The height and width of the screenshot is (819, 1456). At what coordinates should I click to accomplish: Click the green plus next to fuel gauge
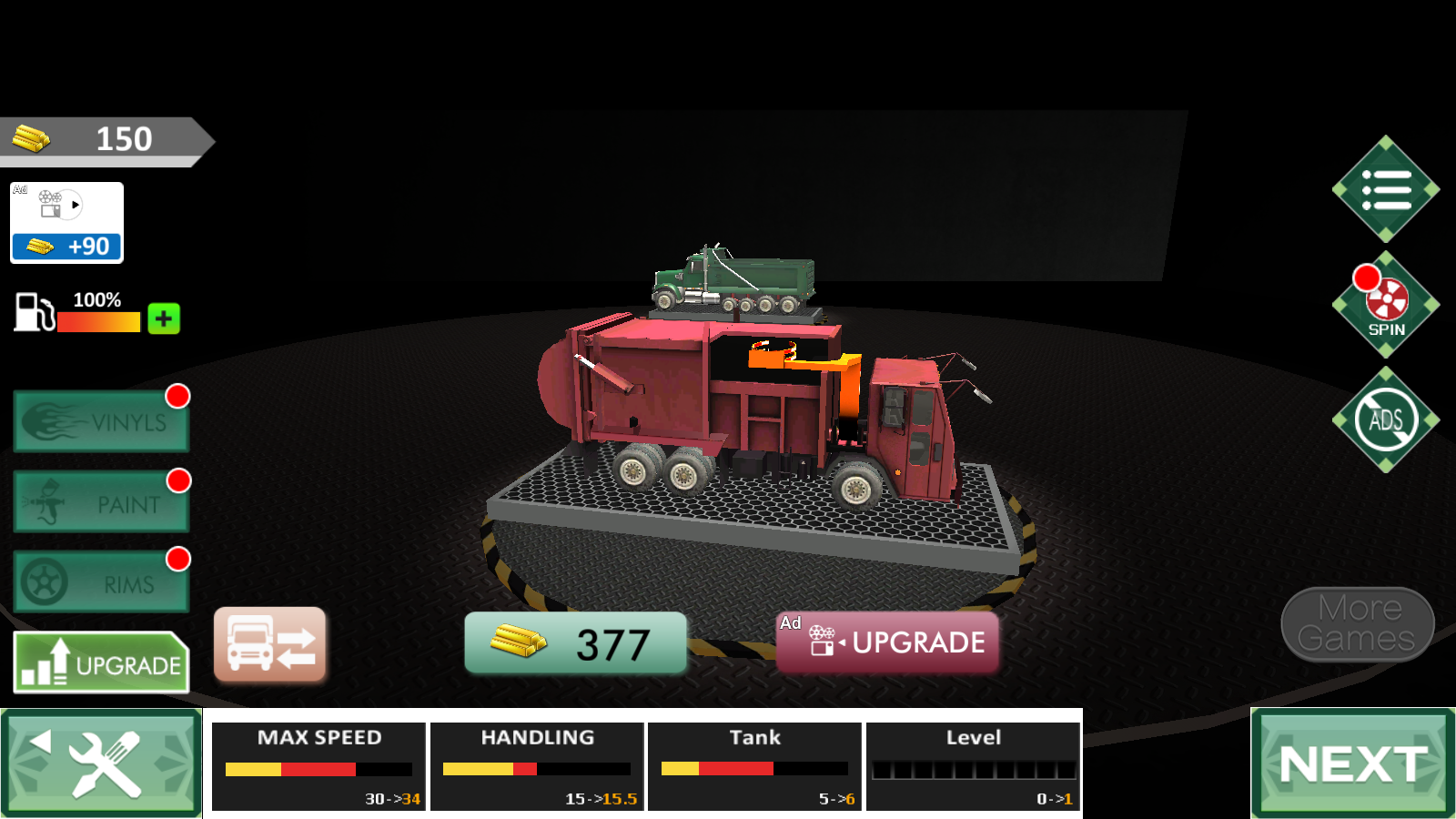pyautogui.click(x=162, y=318)
